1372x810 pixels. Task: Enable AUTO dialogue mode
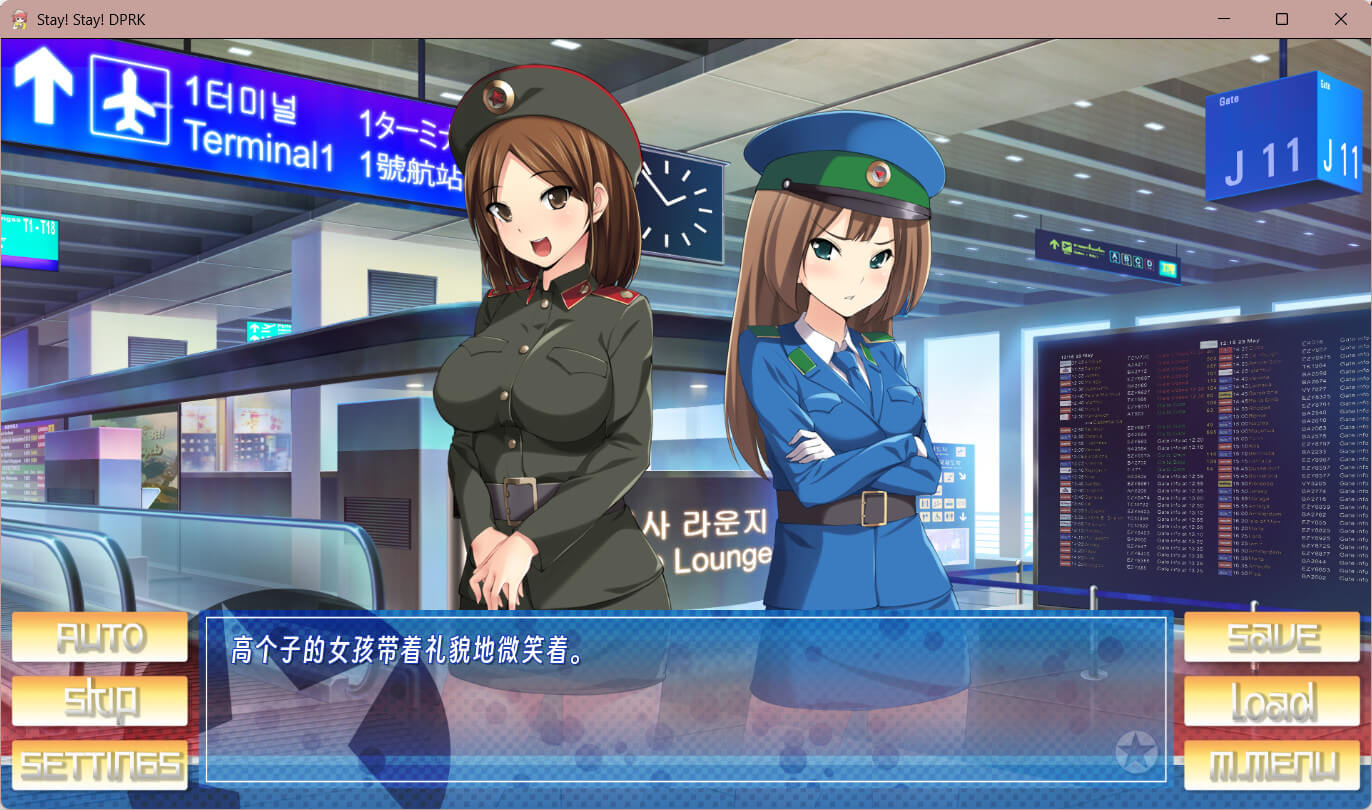click(x=100, y=637)
